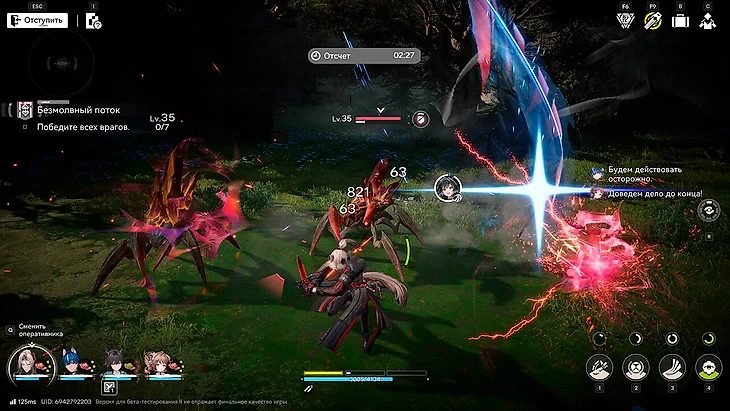Select the enemy target marker icon
This screenshot has height=411, width=730.
tap(421, 119)
